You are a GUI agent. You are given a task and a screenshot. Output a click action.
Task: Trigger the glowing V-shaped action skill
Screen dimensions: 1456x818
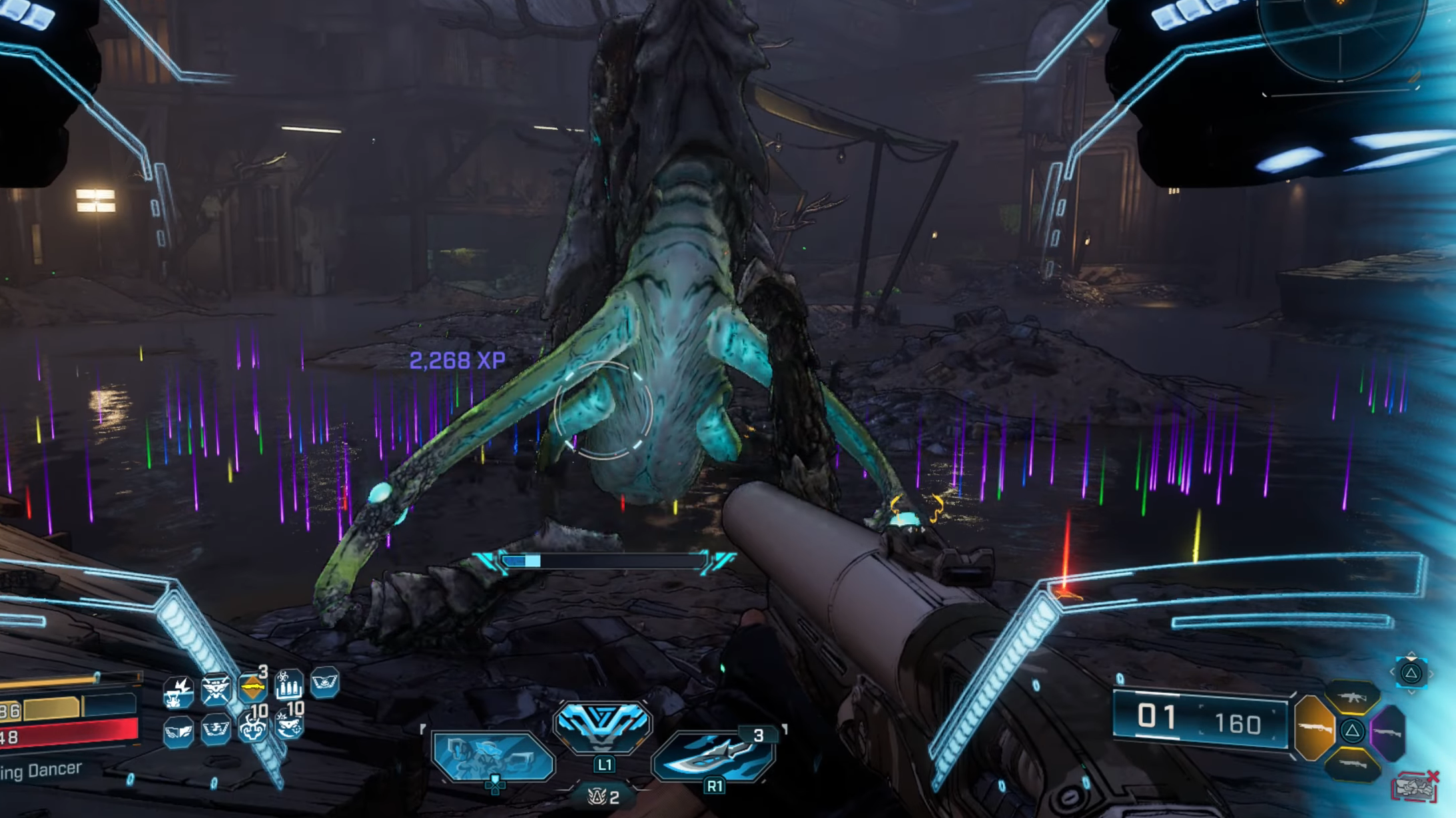click(x=601, y=724)
